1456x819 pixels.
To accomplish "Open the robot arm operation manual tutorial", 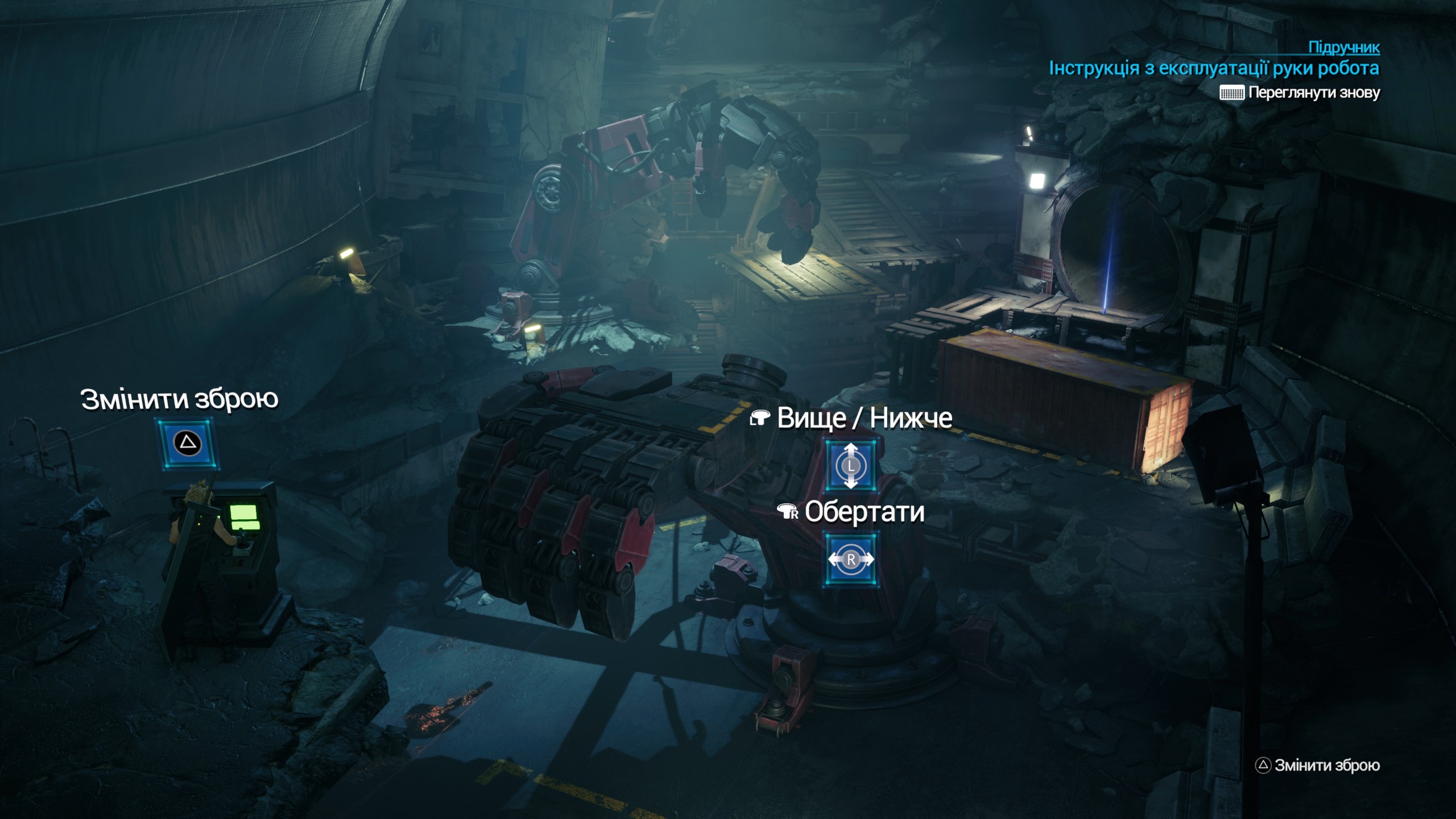I will [1214, 68].
